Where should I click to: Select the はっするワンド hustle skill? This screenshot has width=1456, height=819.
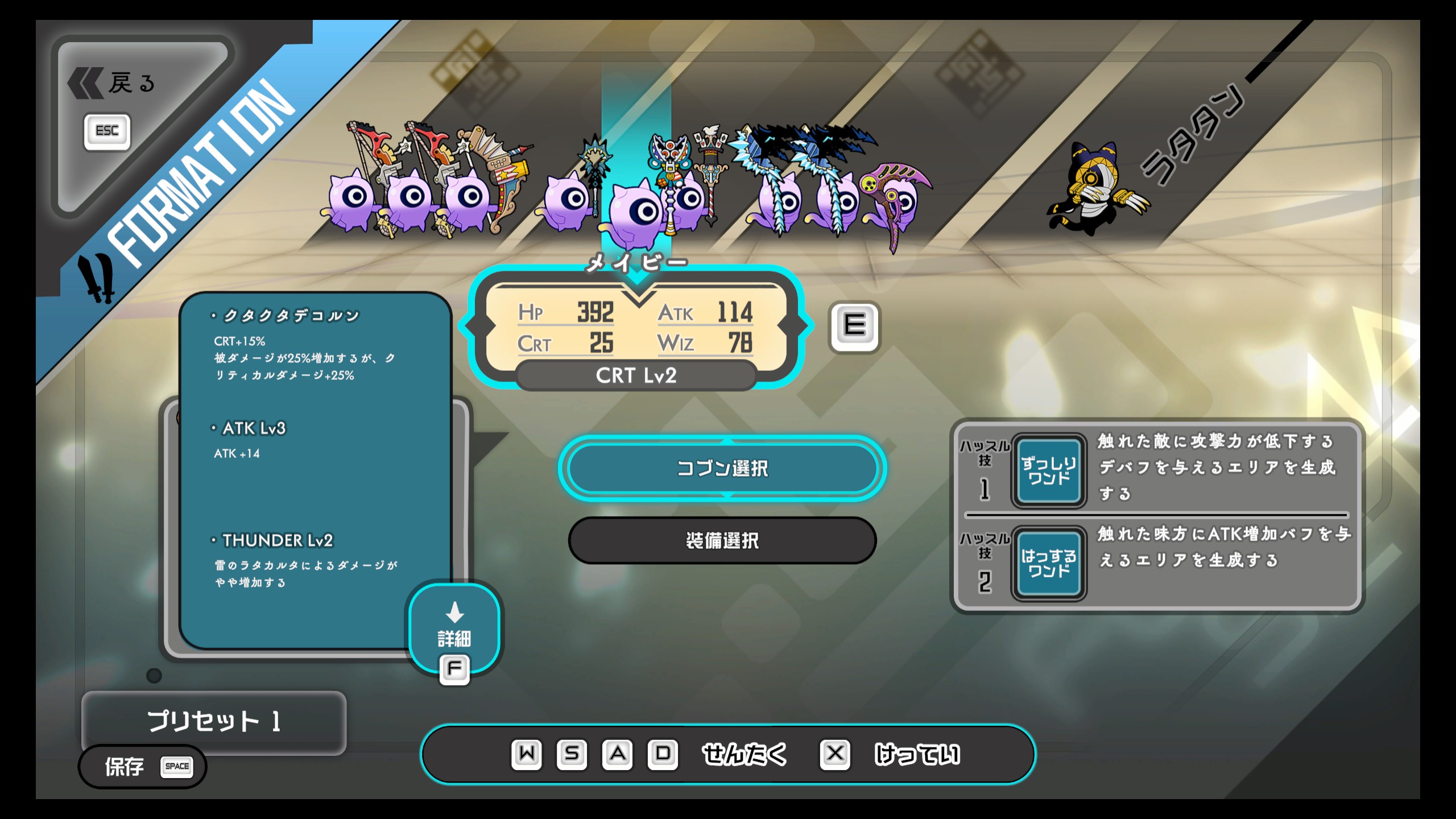click(1048, 564)
